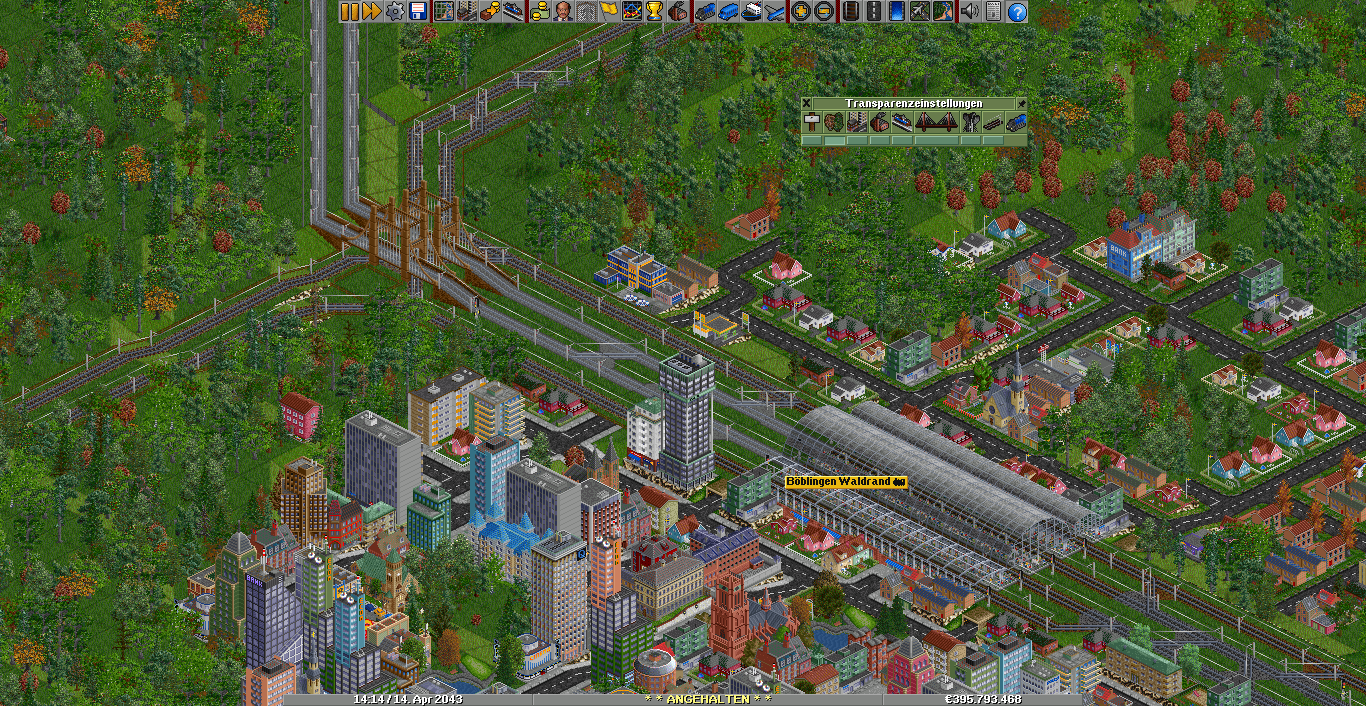
Task: Pin the Transparenzeinstellungen window with the pushpin
Action: (x=1021, y=103)
